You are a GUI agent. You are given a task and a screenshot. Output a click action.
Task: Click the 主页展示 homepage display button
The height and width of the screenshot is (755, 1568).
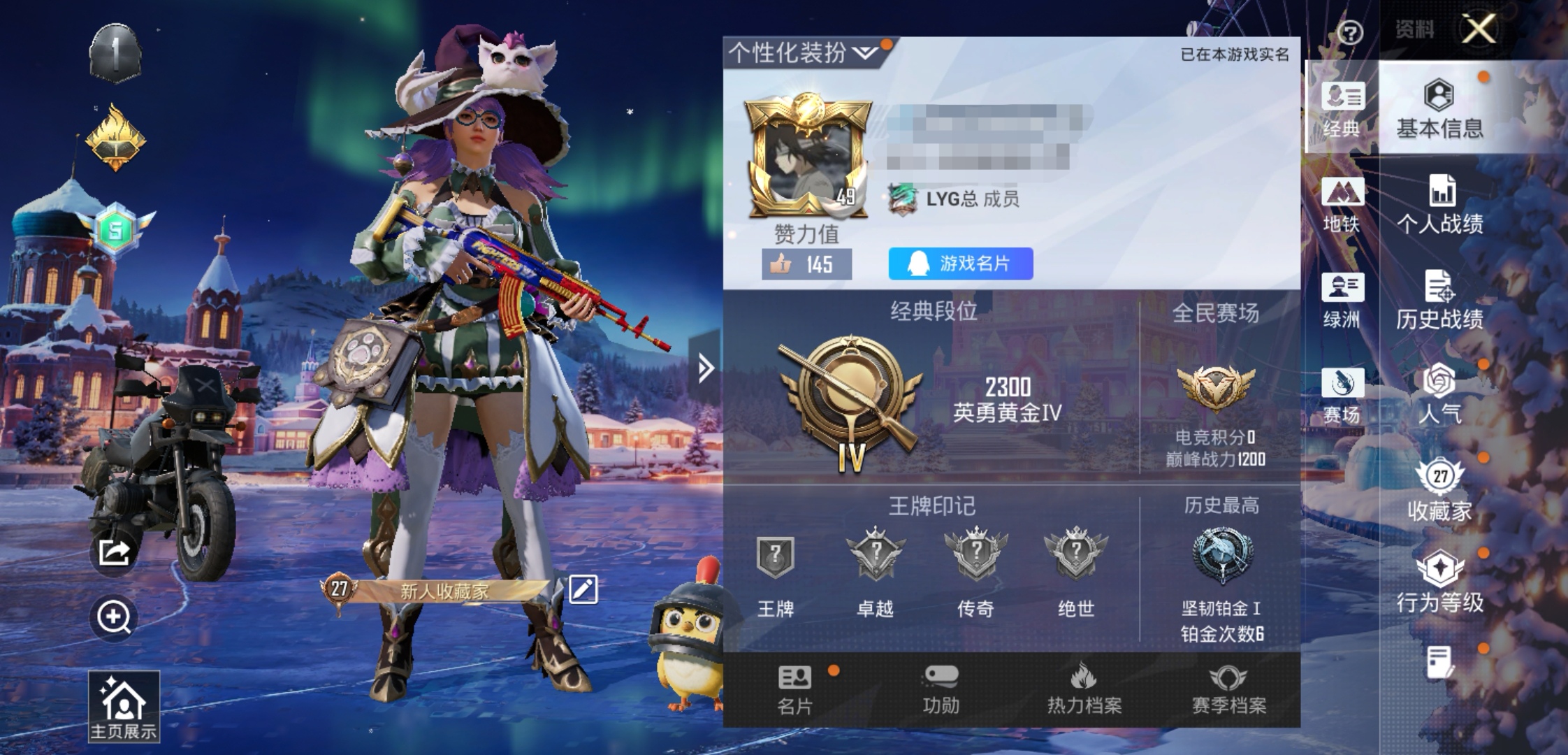[124, 706]
